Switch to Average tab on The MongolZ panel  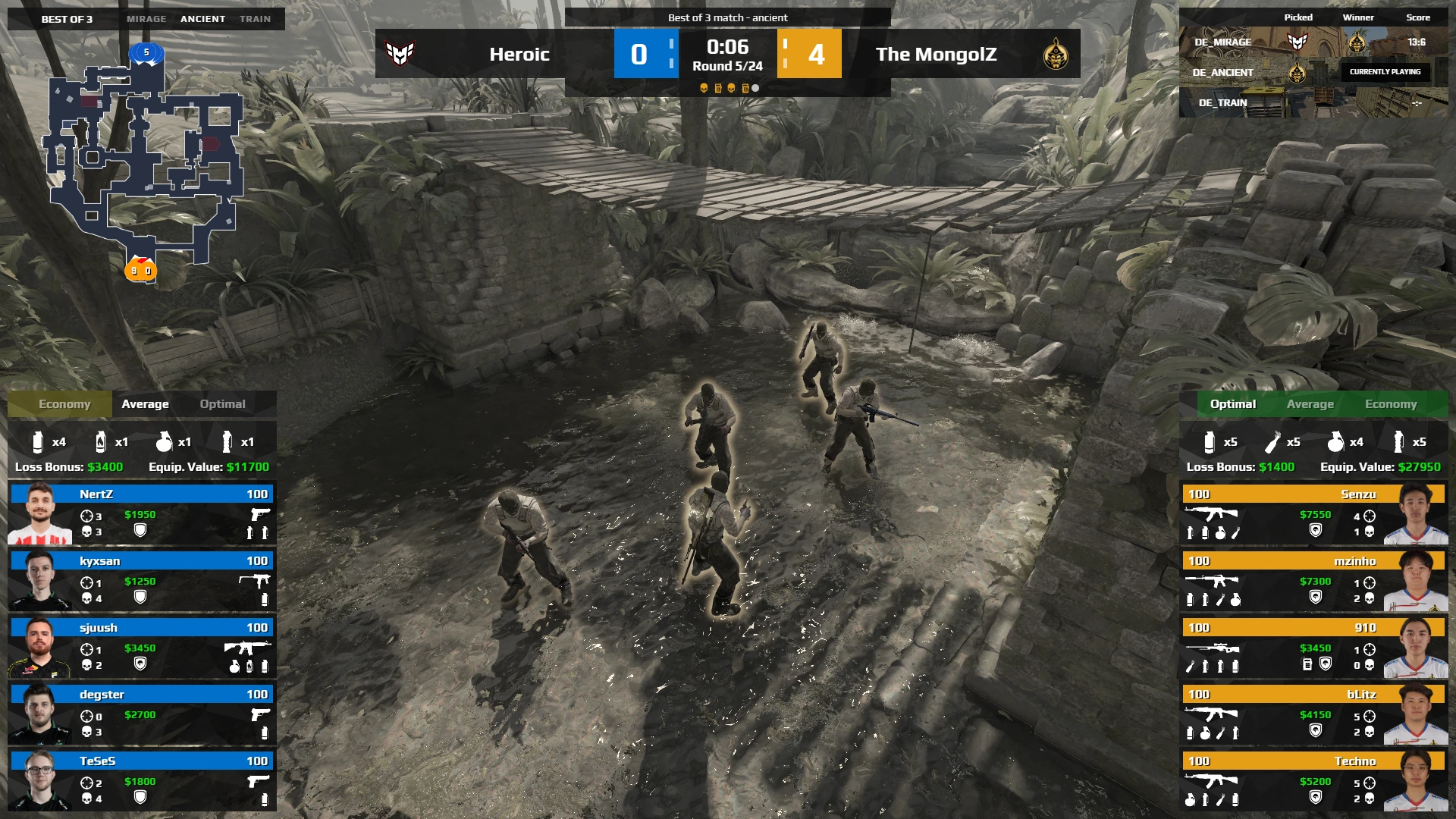click(1310, 404)
